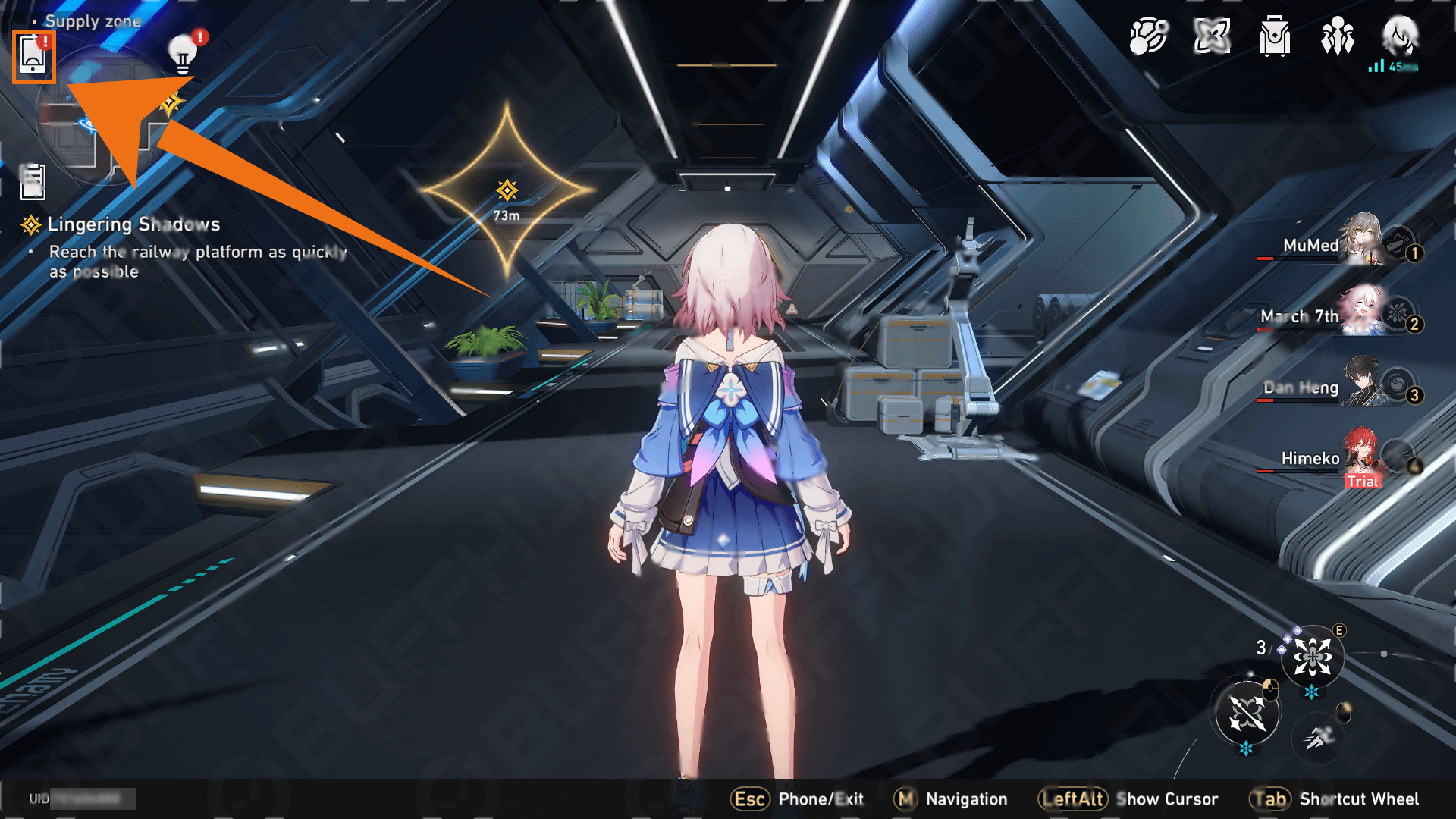Click the lightbulb tutorial hint icon

(x=183, y=54)
